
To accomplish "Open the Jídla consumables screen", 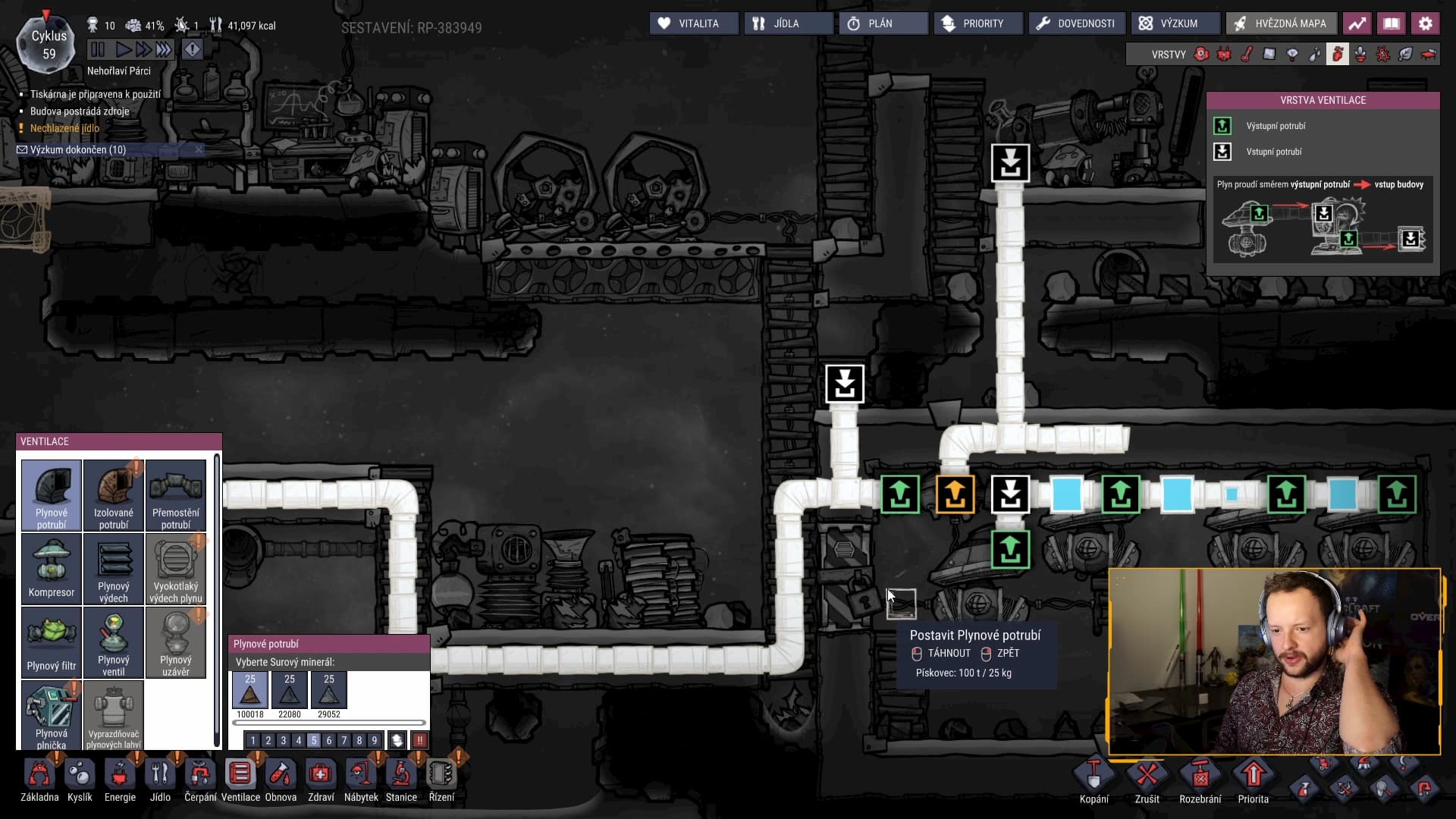I will (788, 24).
